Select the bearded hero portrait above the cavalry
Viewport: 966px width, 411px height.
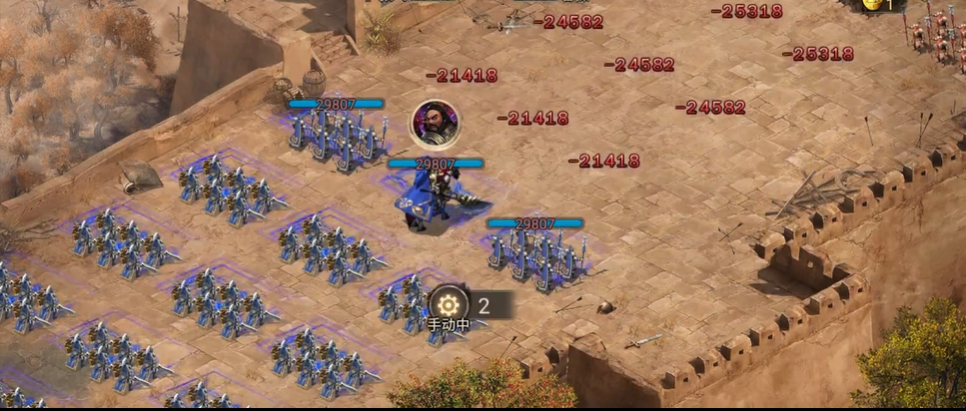435,123
